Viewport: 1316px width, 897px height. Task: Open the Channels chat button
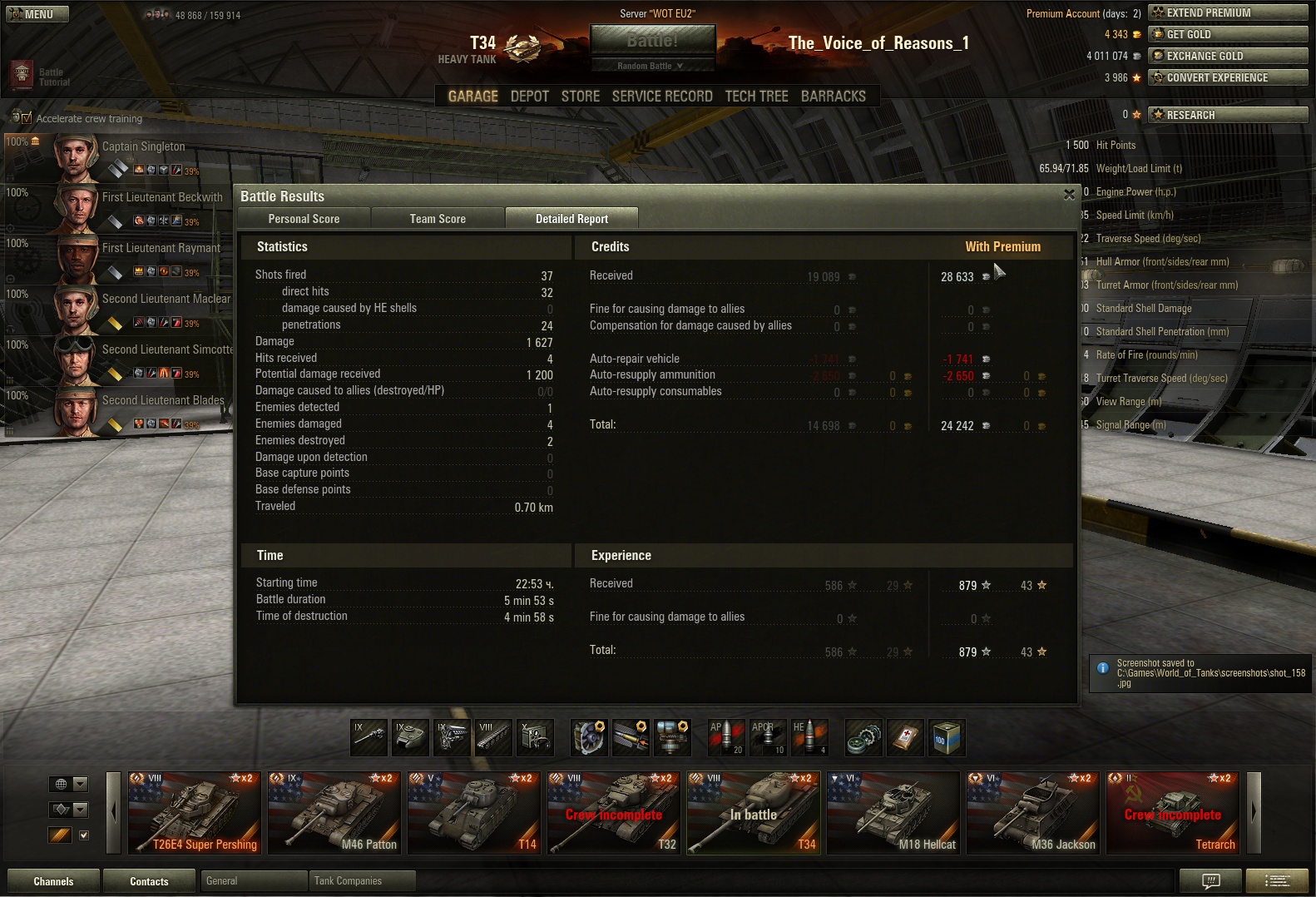point(53,881)
